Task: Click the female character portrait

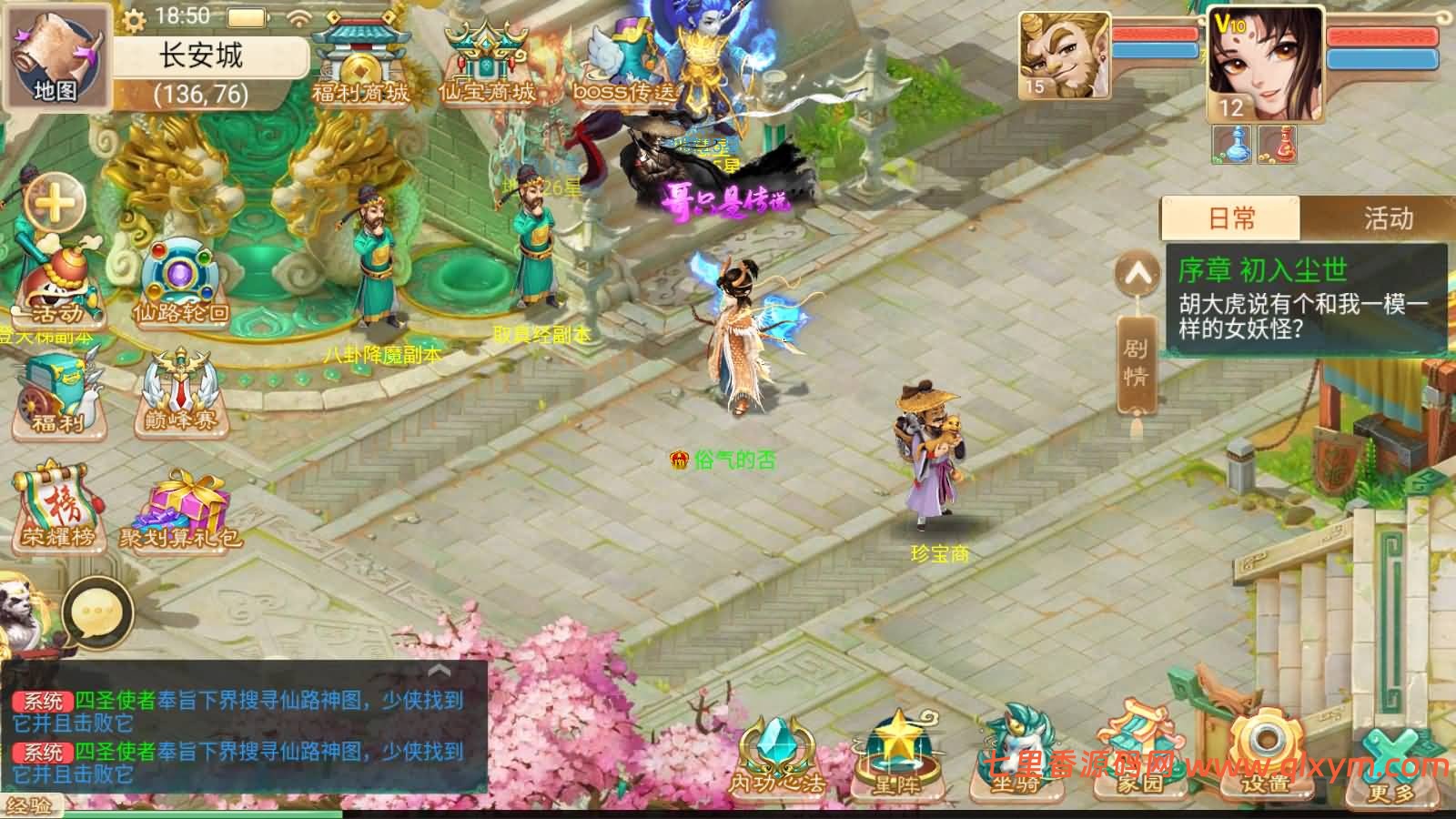Action: pyautogui.click(x=1264, y=64)
